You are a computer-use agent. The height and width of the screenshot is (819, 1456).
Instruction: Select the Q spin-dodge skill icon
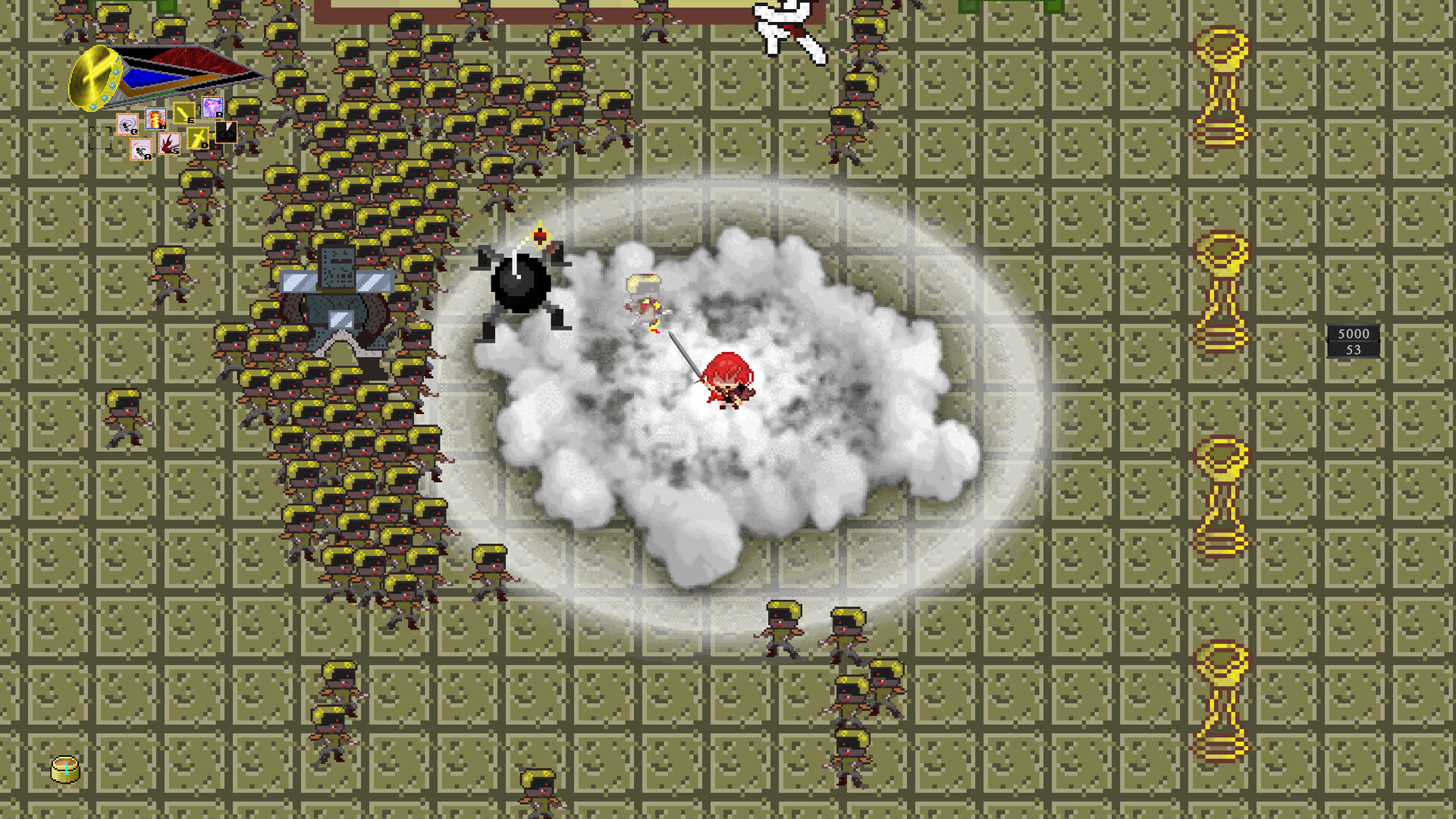(127, 124)
